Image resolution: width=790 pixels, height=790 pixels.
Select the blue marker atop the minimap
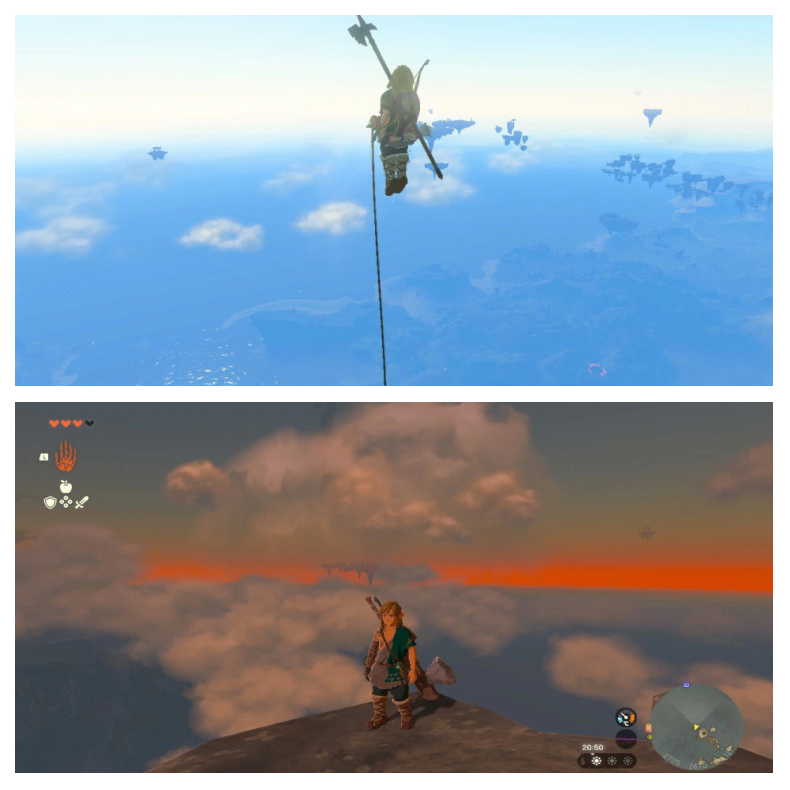687,685
